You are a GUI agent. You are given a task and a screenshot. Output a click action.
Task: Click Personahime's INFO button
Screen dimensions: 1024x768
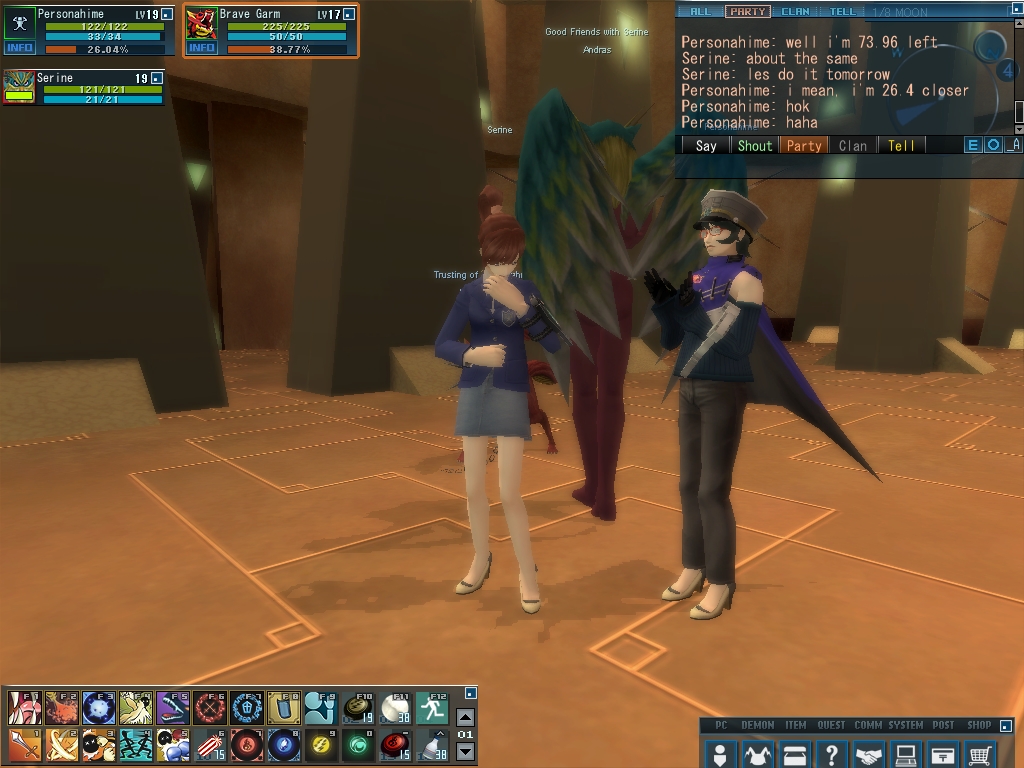click(19, 48)
